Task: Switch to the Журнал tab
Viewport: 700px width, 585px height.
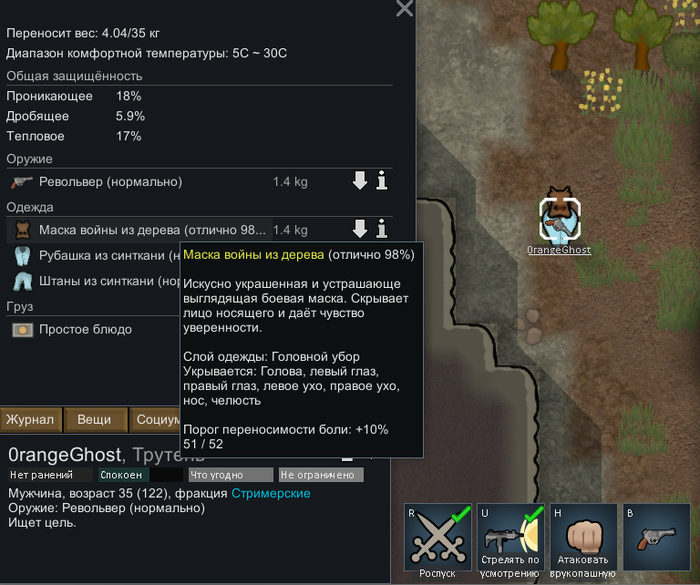Action: [32, 420]
